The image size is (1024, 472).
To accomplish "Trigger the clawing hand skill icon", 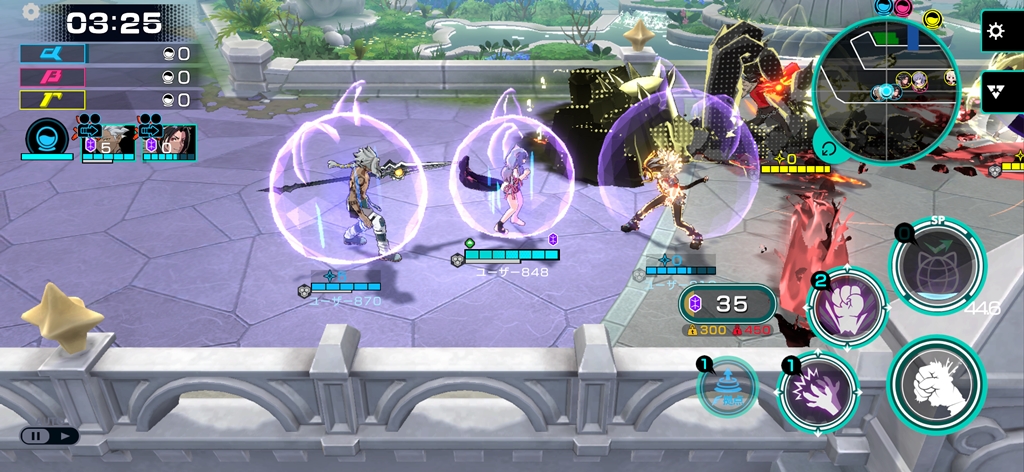I will tap(818, 392).
